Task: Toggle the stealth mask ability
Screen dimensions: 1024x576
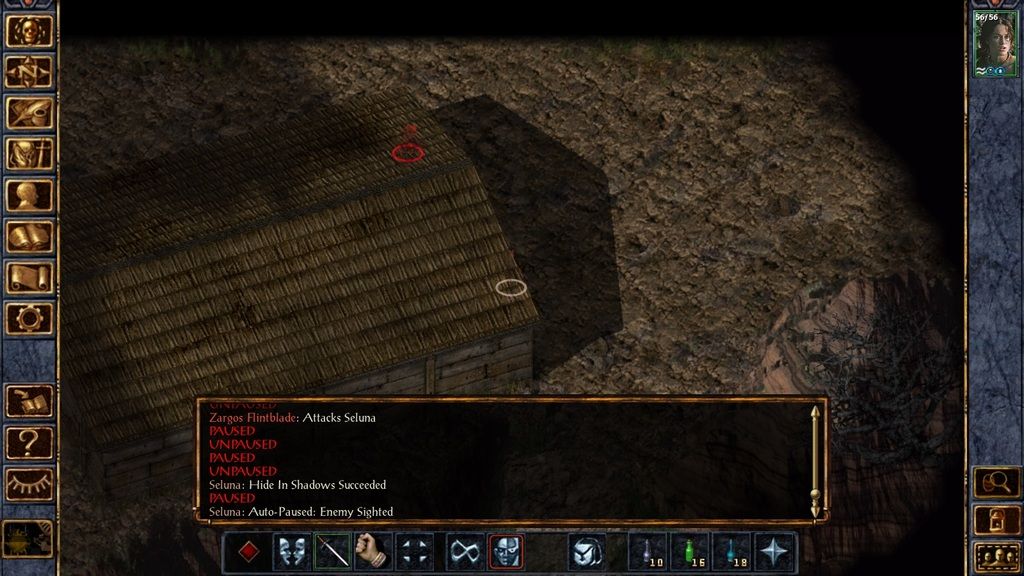Action: [x=505, y=551]
